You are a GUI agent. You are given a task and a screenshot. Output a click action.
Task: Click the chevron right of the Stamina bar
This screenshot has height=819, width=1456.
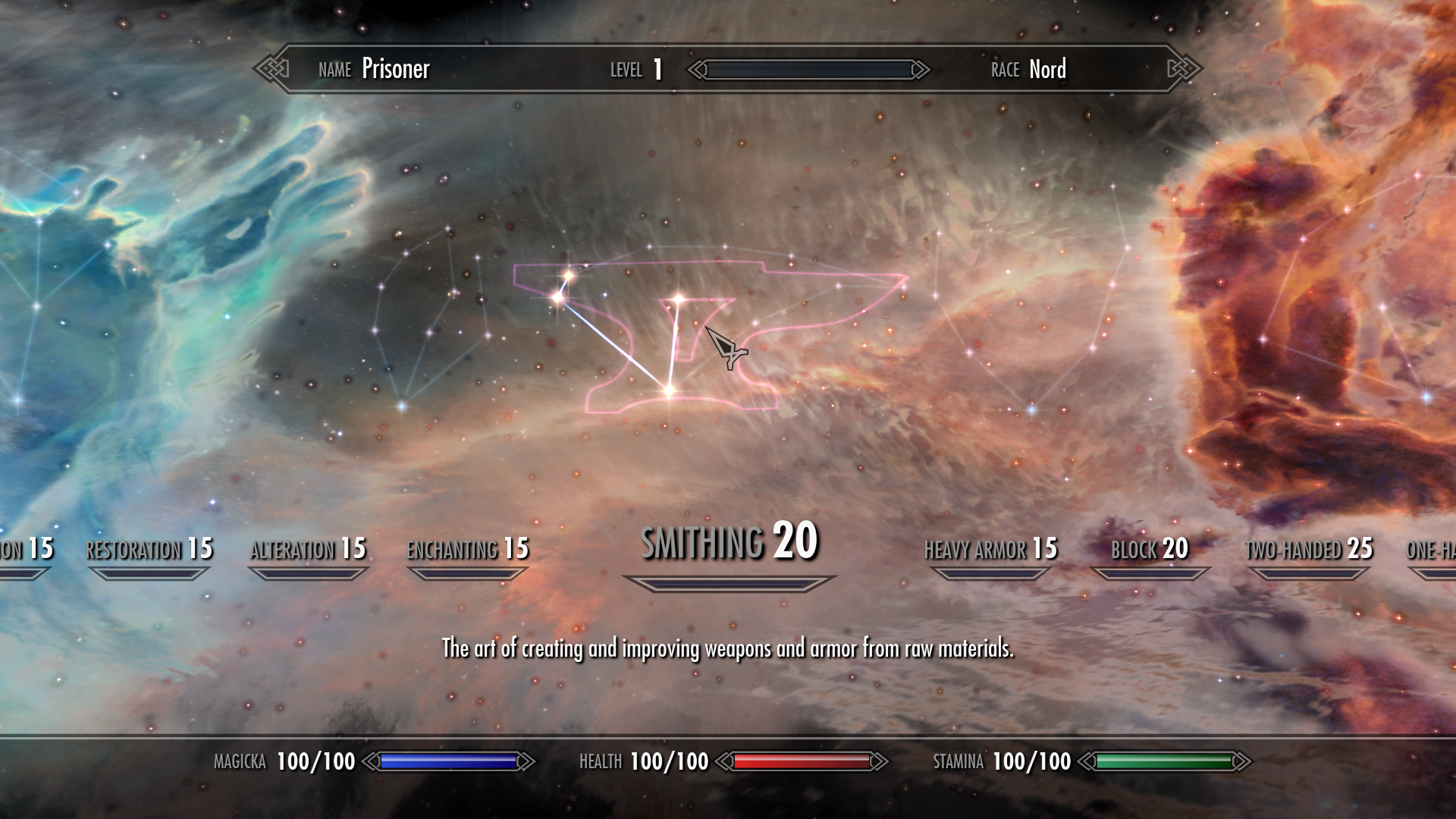point(1241,761)
